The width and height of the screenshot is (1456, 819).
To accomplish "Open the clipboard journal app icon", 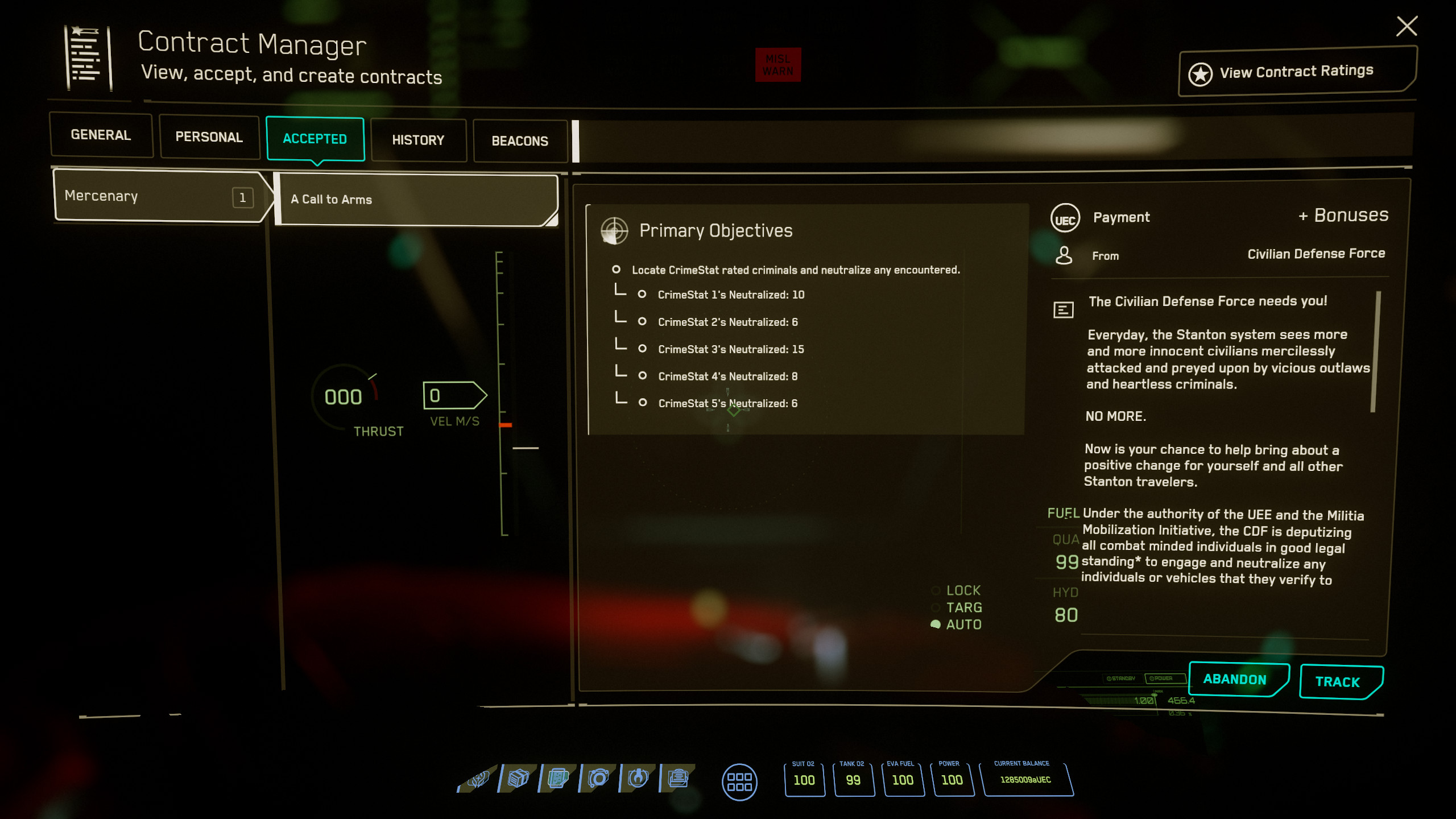I will coord(678,778).
